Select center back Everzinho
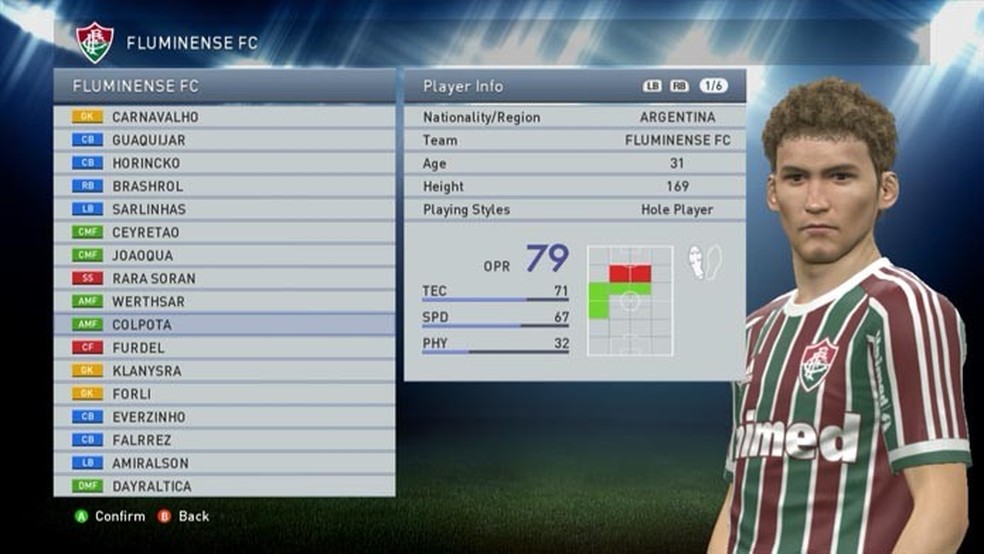Viewport: 984px width, 554px height. pos(224,417)
